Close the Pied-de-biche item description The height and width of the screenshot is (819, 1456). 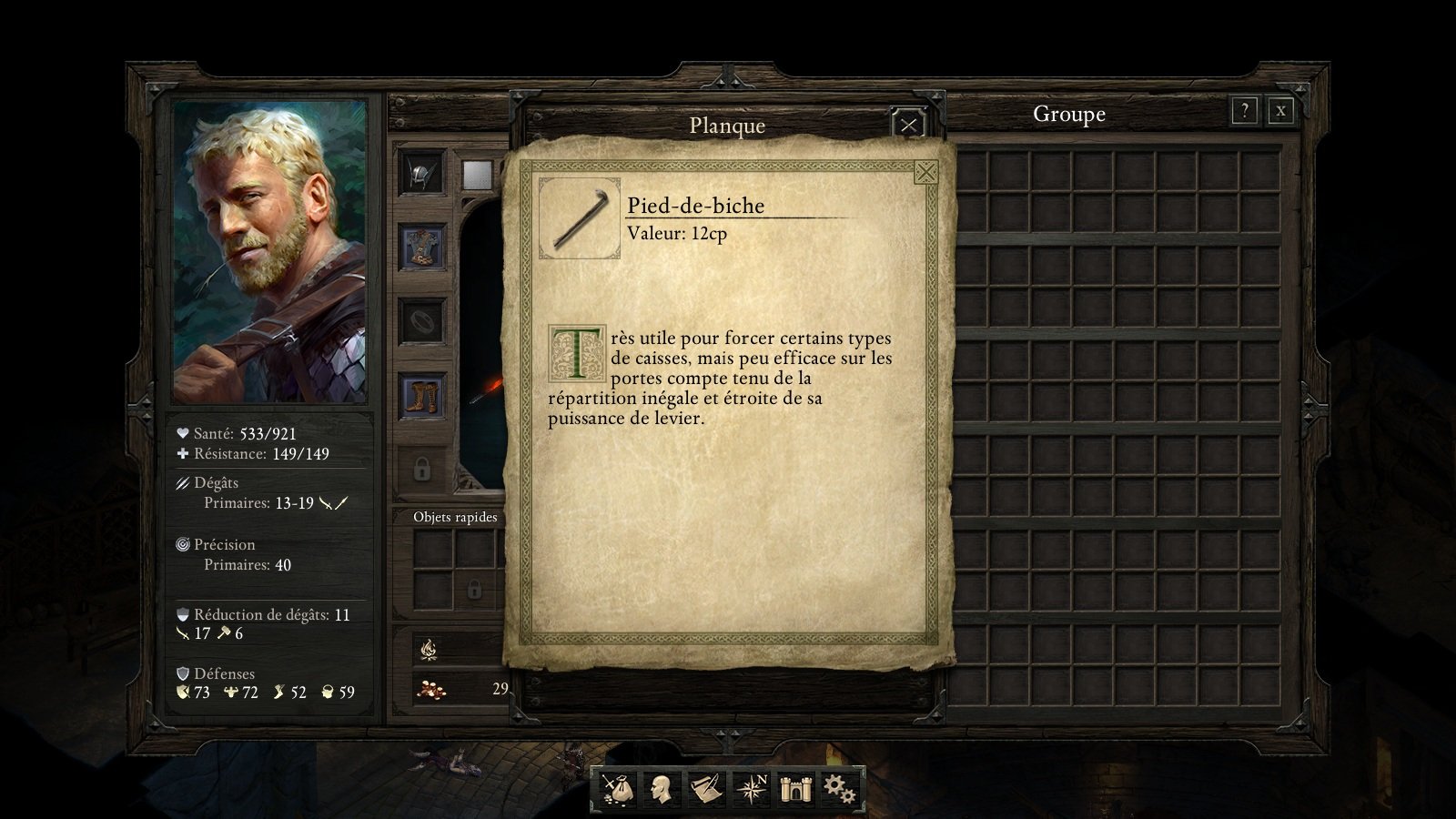point(925,172)
